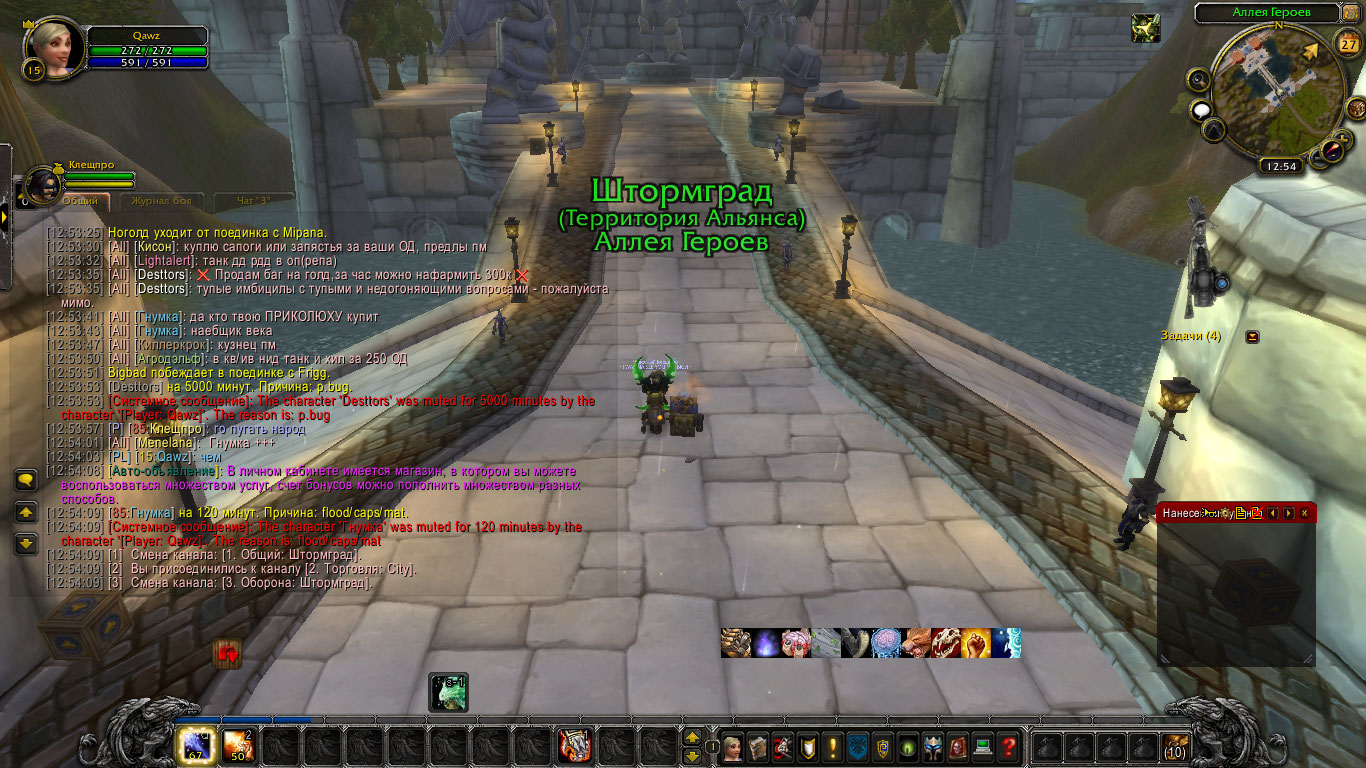
Task: Open the chat menu speech bubble button
Action: [26, 481]
